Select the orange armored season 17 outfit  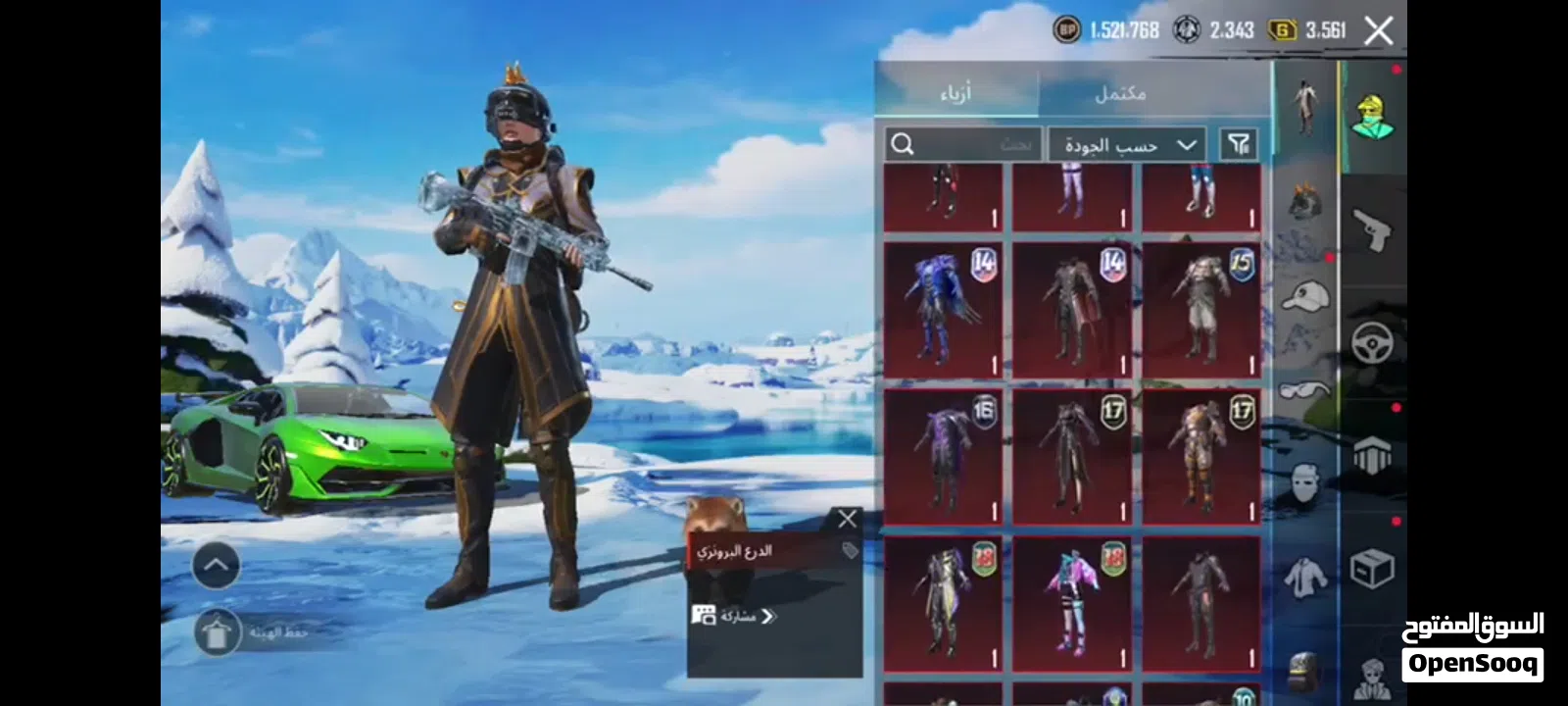click(x=1201, y=457)
